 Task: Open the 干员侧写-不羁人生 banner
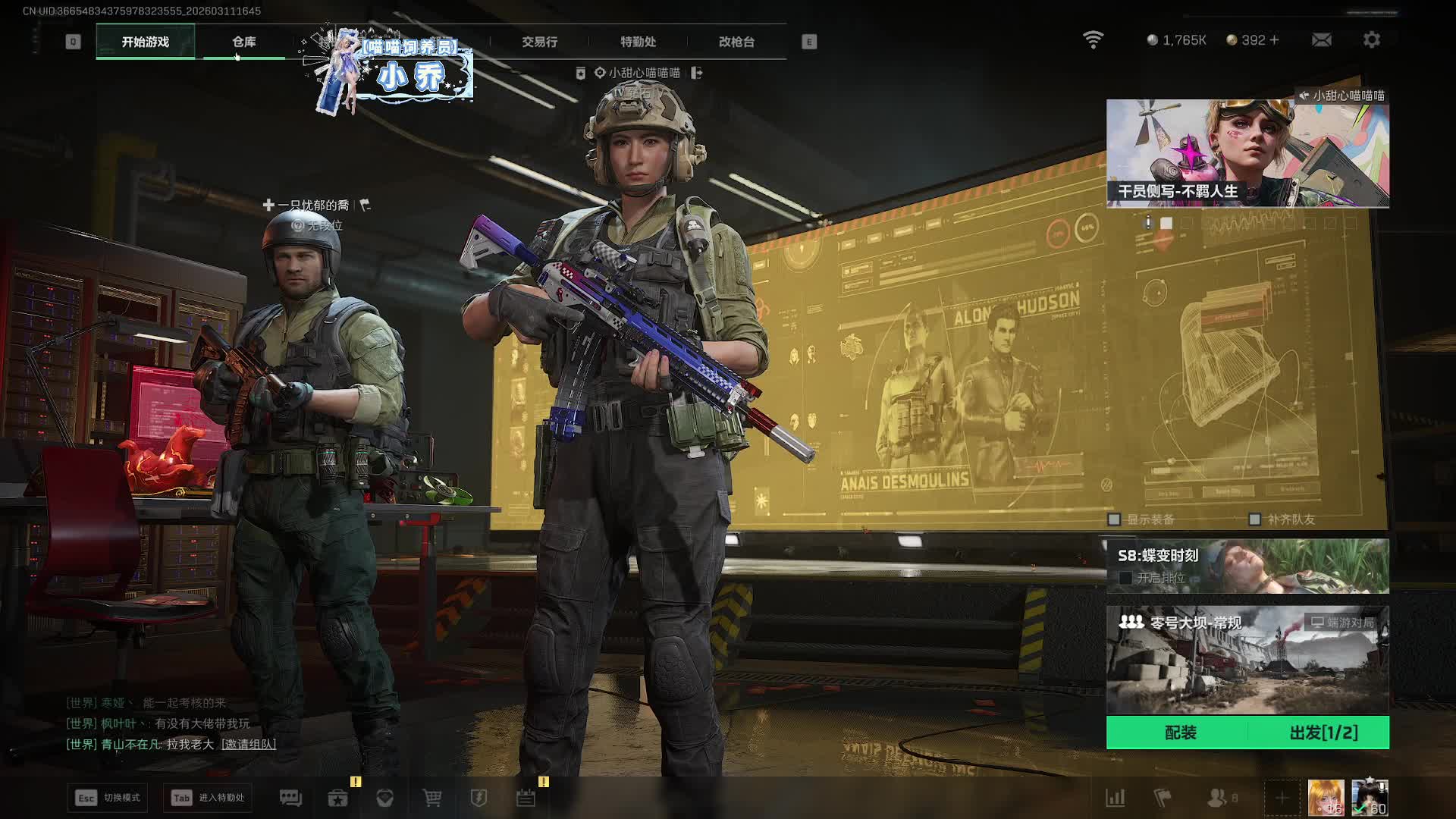pyautogui.click(x=1247, y=153)
